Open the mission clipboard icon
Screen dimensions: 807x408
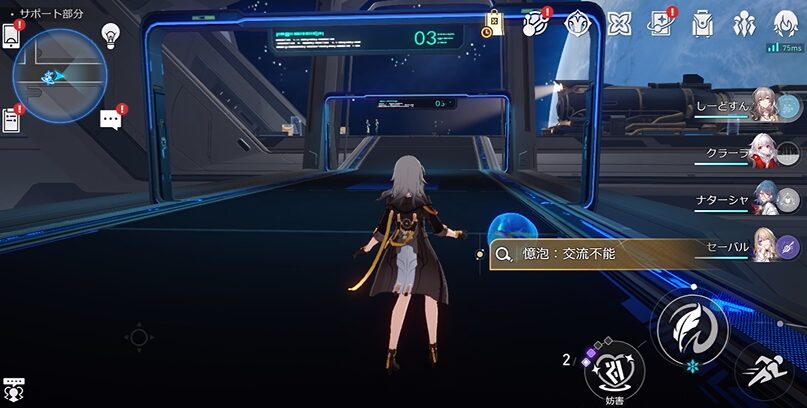pos(11,119)
